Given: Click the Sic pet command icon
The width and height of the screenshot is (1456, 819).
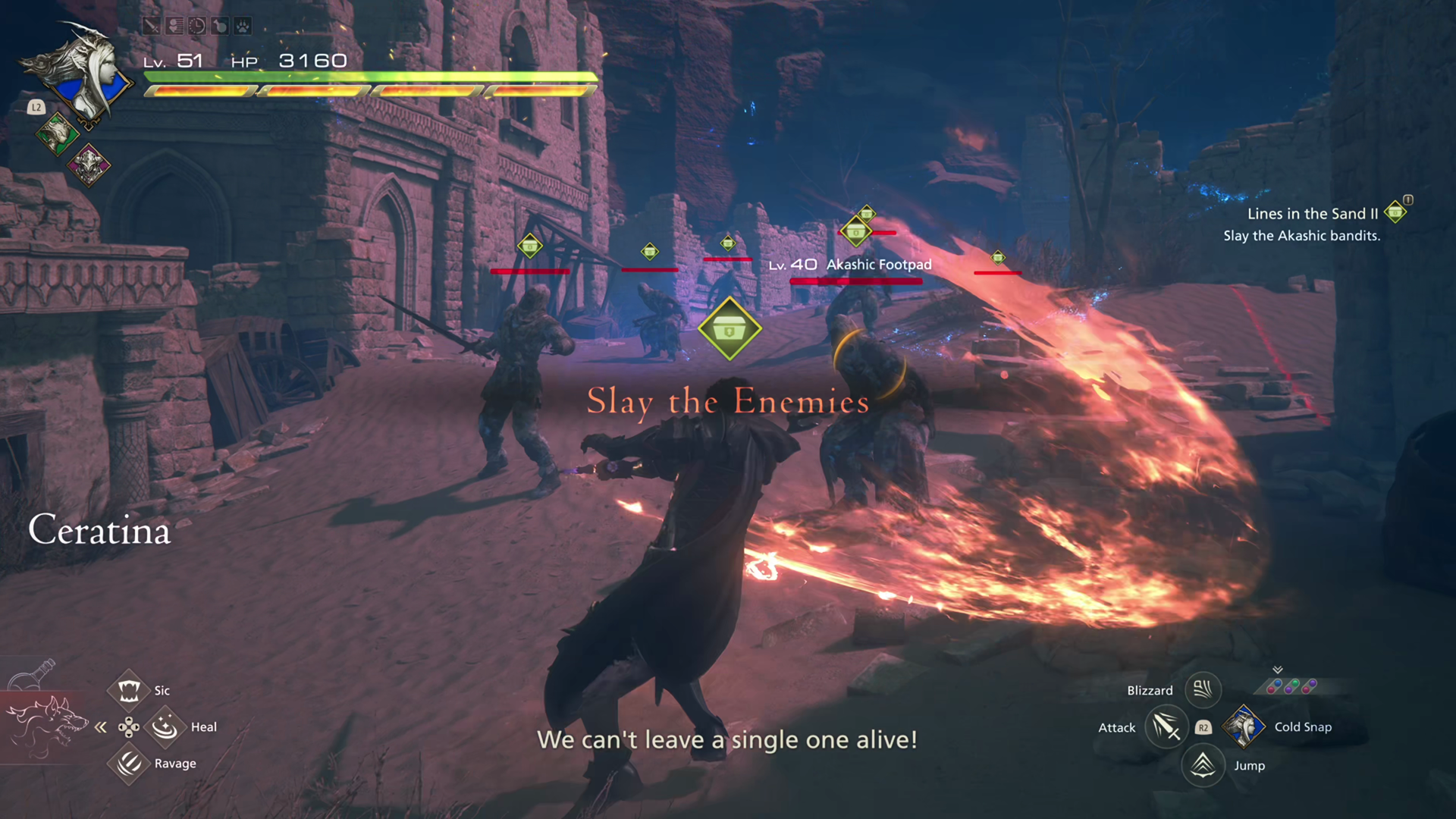Looking at the screenshot, I should [129, 688].
